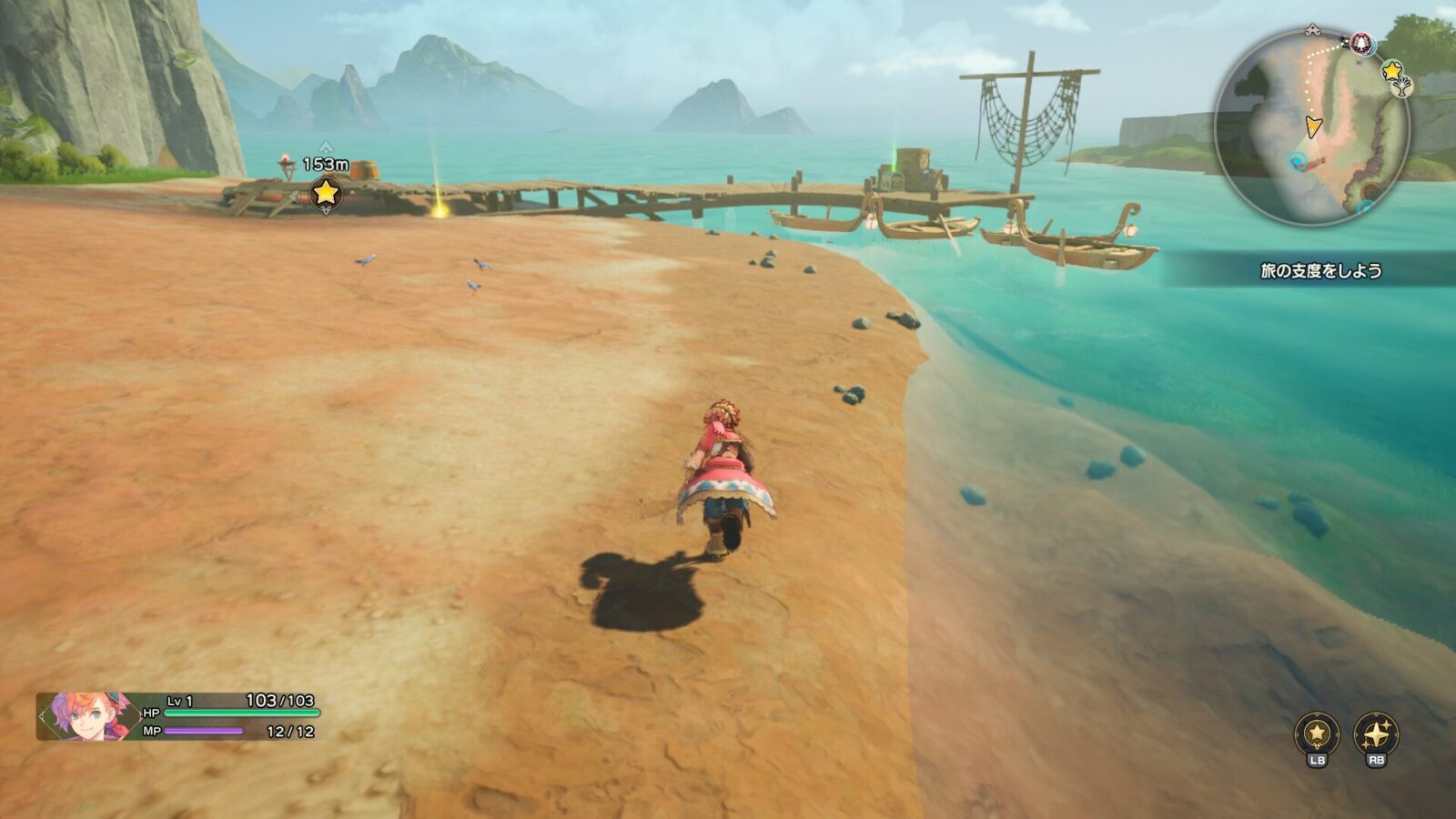Activate the star ring ability icon
1456x819 pixels.
pyautogui.click(x=1317, y=733)
